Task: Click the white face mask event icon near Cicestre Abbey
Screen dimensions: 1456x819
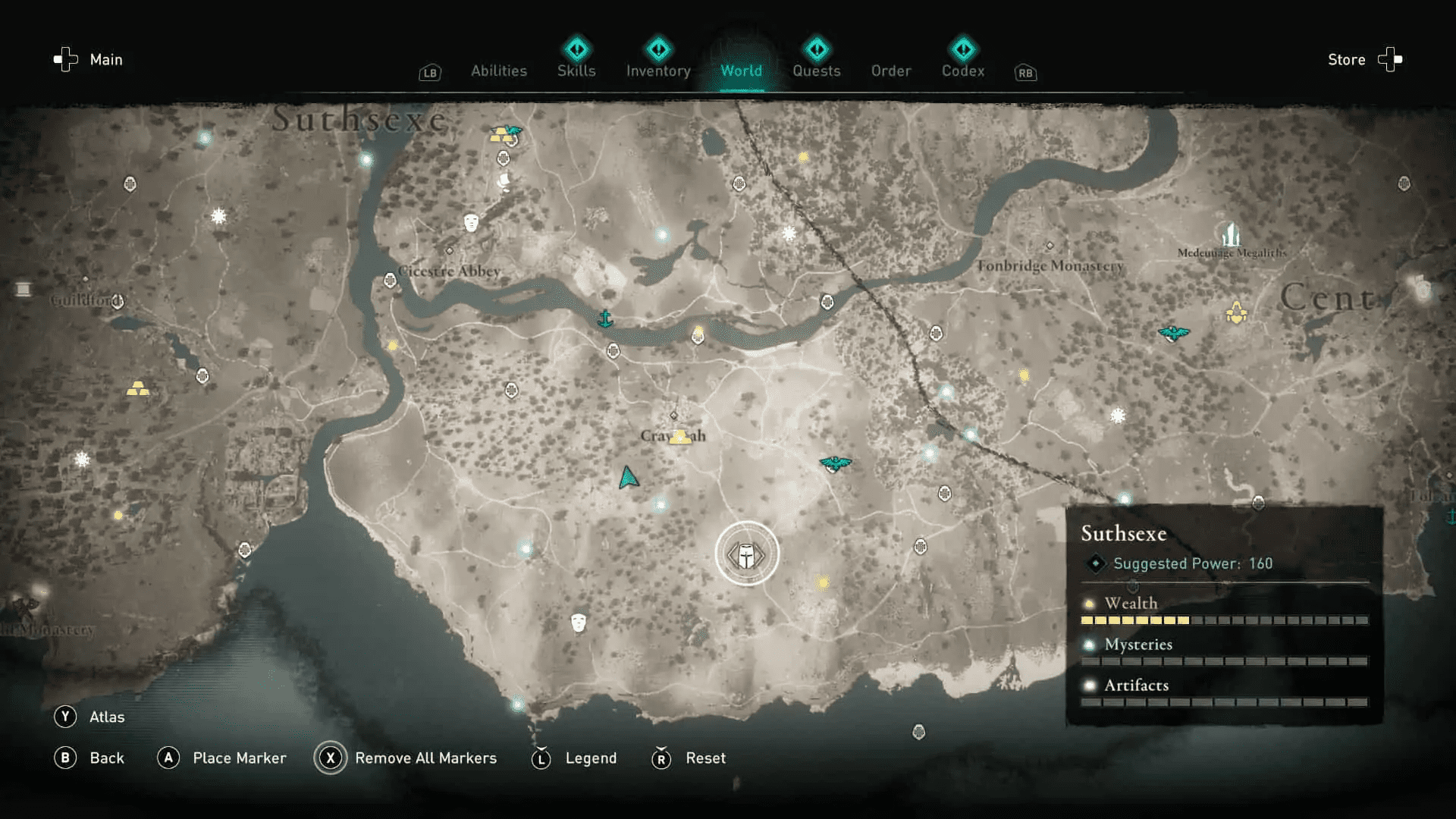Action: click(470, 222)
